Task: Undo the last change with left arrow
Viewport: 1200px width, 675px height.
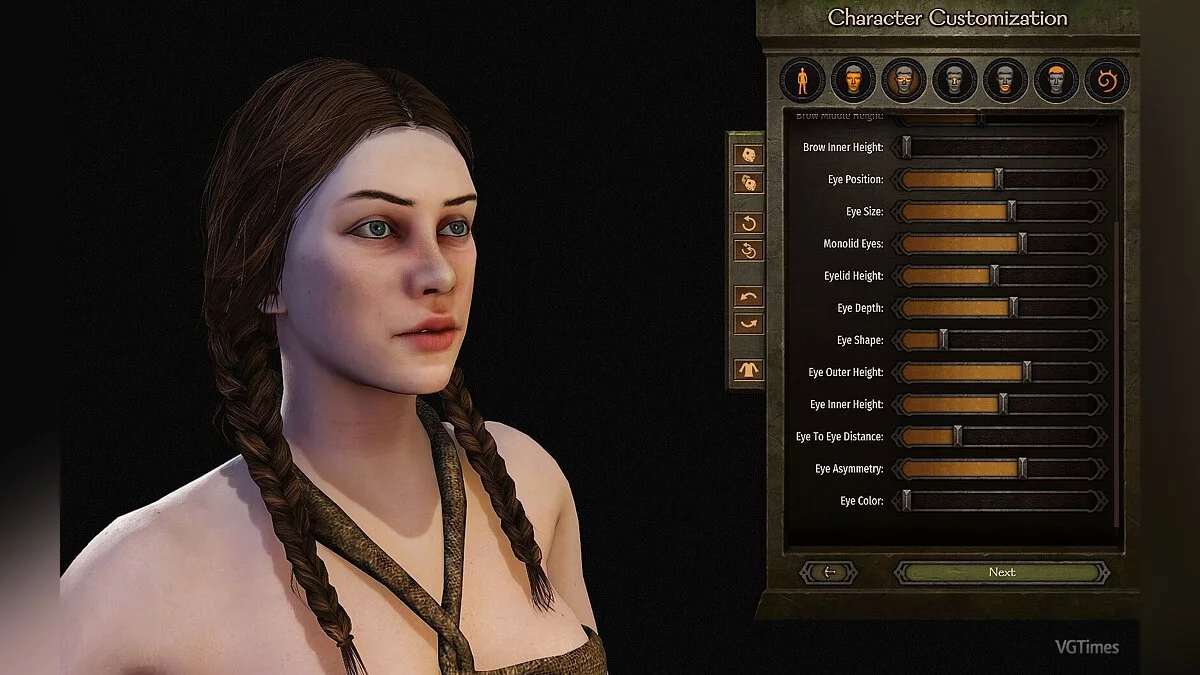Action: pyautogui.click(x=749, y=296)
